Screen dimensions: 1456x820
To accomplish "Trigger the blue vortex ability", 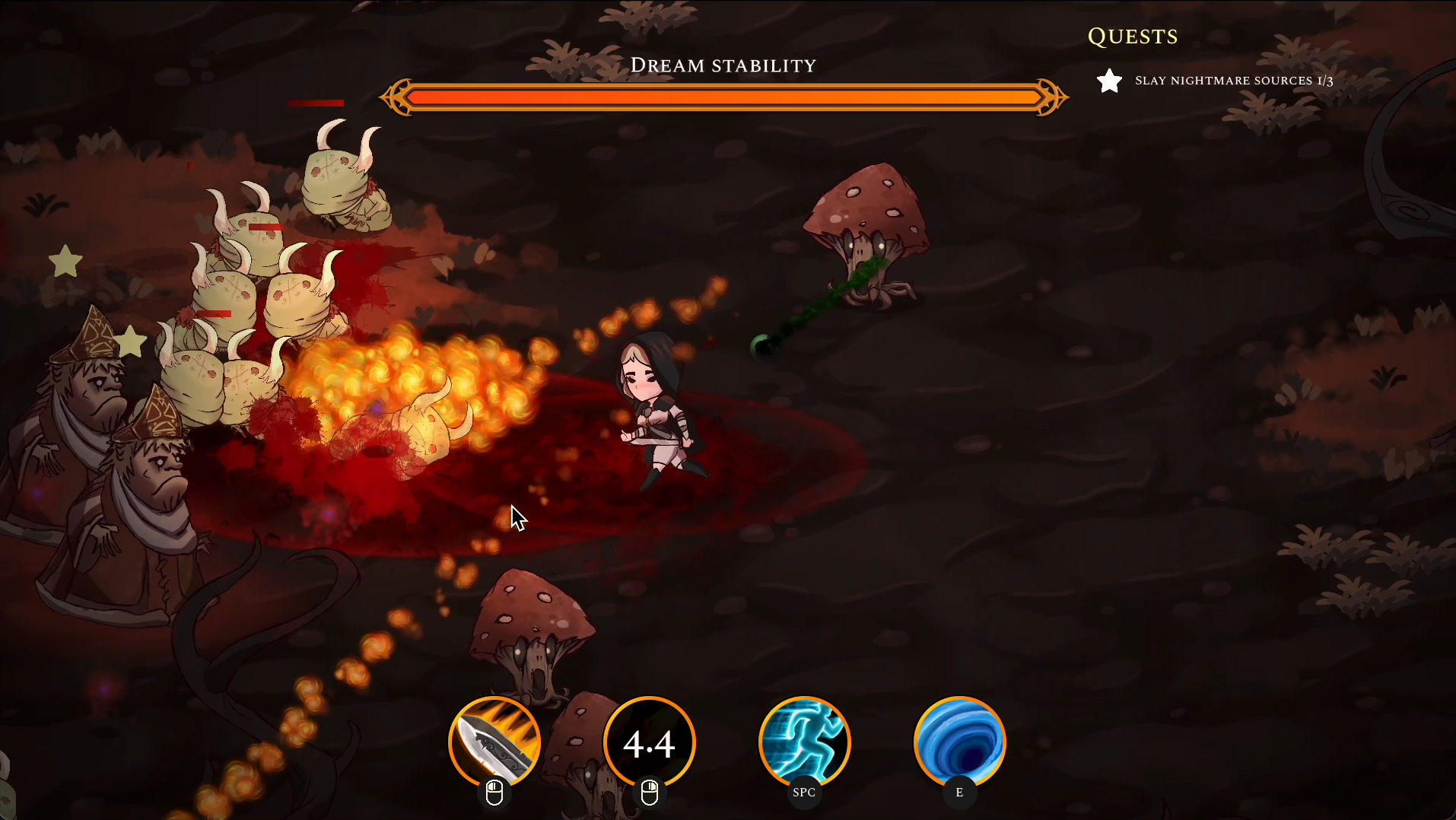I will pyautogui.click(x=959, y=742).
